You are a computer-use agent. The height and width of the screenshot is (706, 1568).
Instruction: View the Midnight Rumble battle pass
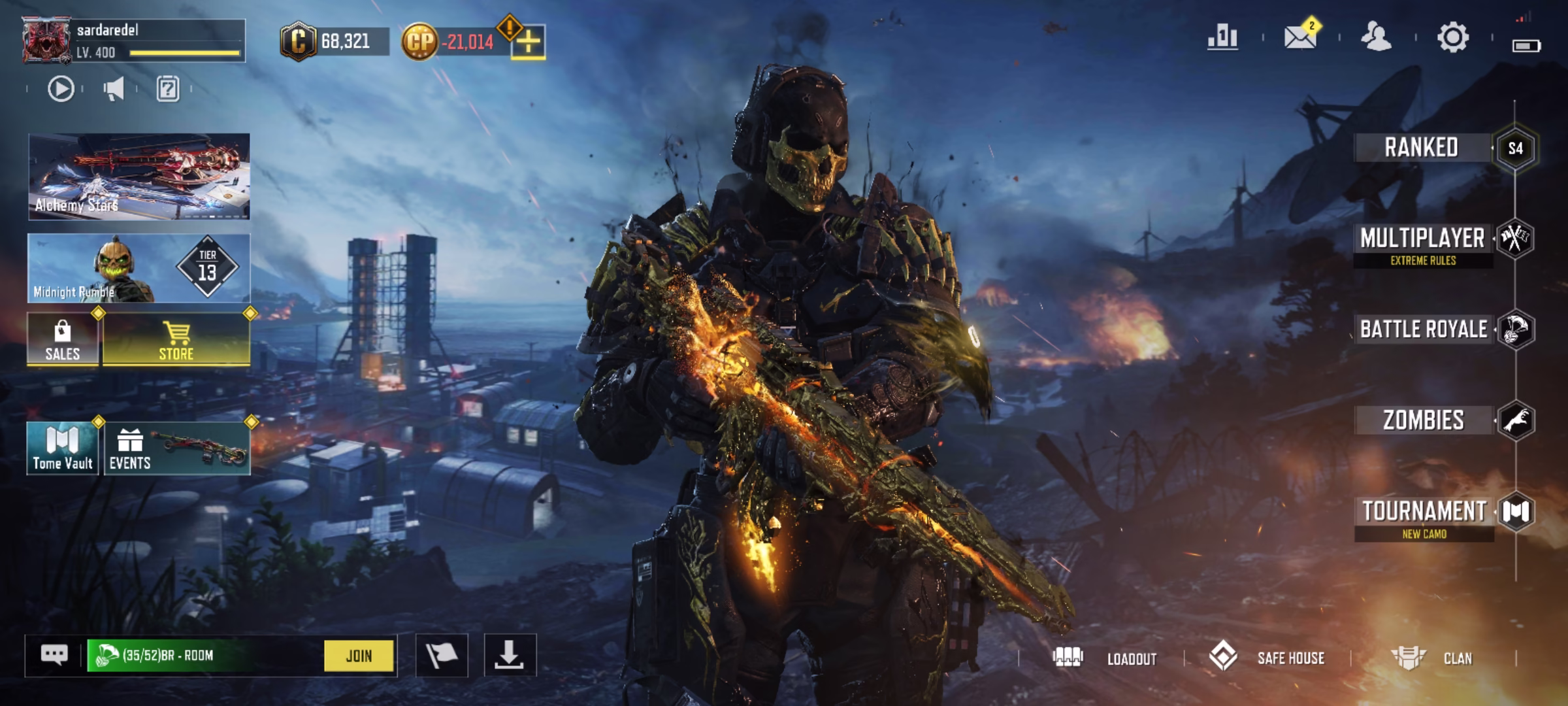[139, 268]
